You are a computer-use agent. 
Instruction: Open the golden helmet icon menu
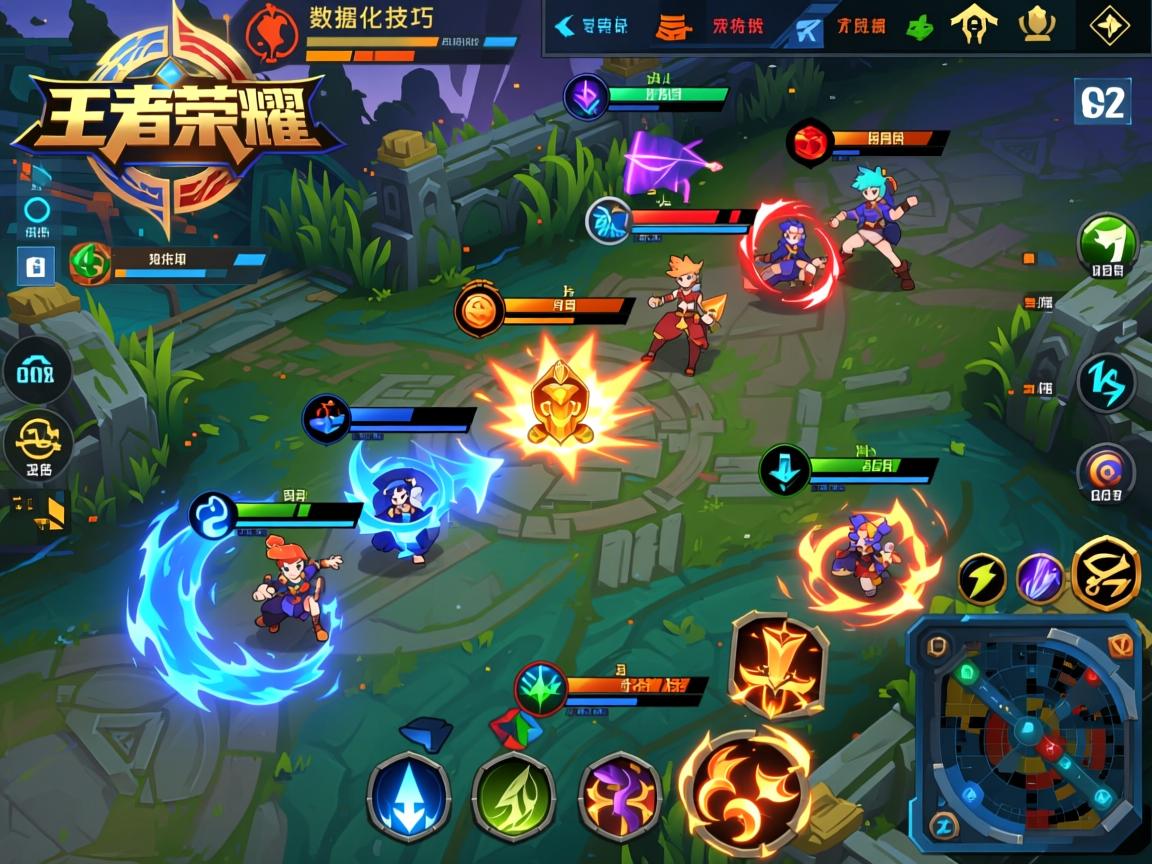[x=973, y=26]
